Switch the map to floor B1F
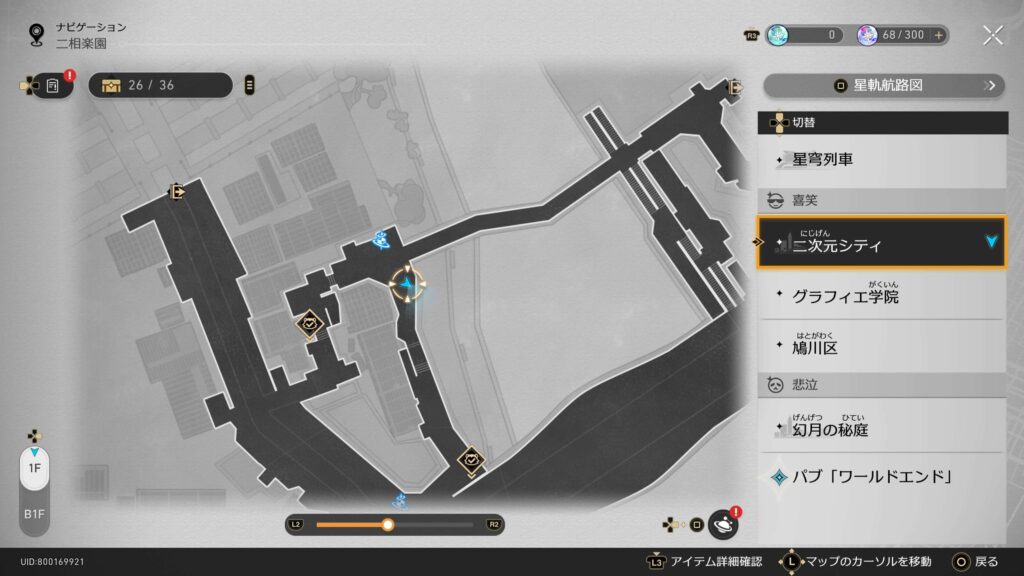 click(x=34, y=513)
